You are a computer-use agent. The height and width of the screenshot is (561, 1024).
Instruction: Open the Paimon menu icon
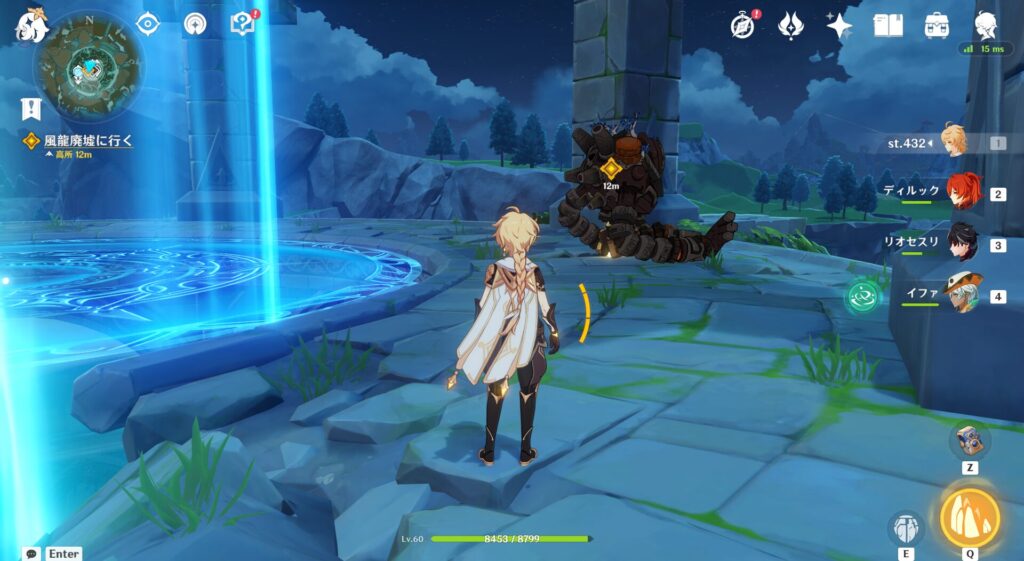31,27
